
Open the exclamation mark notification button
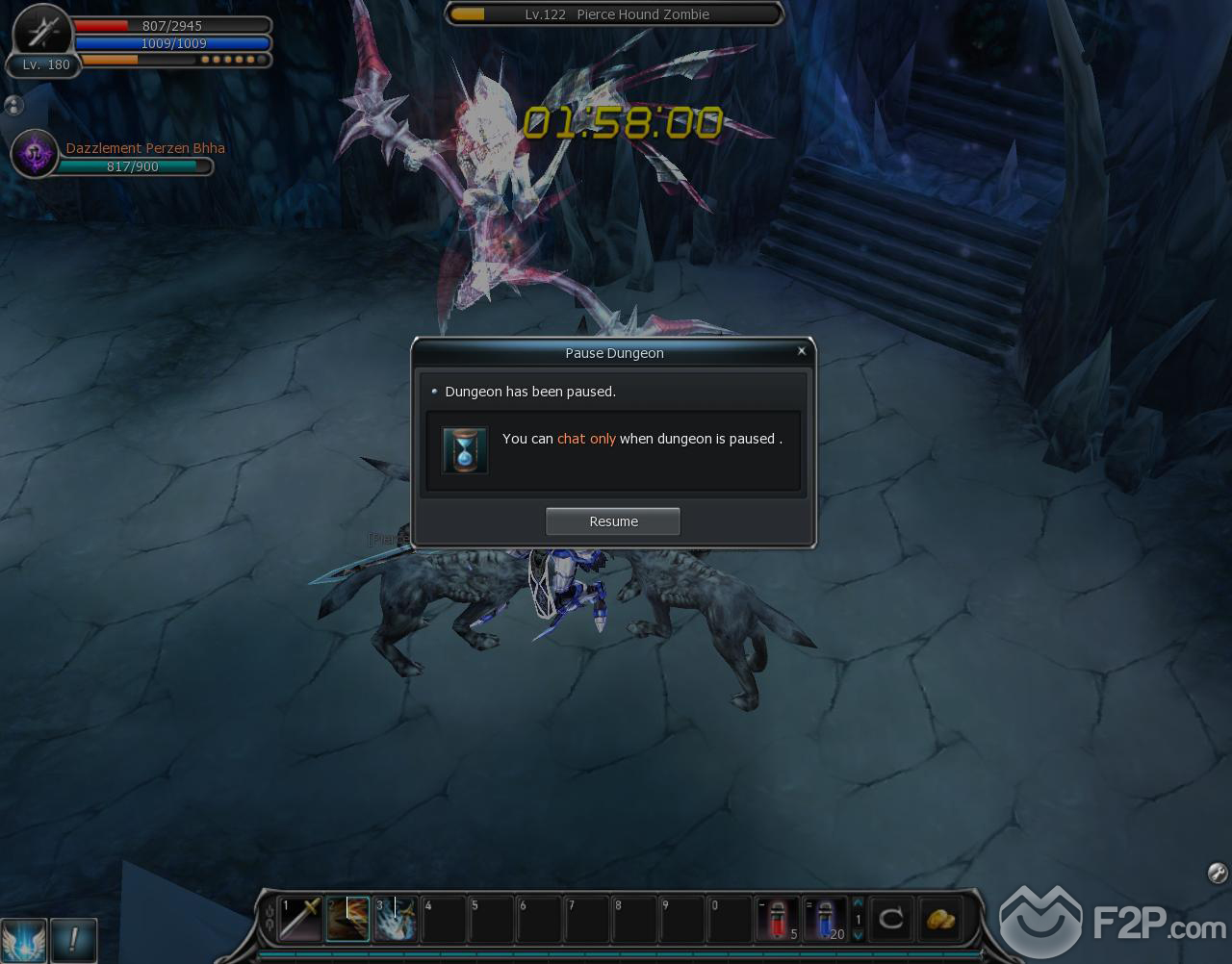(x=73, y=939)
